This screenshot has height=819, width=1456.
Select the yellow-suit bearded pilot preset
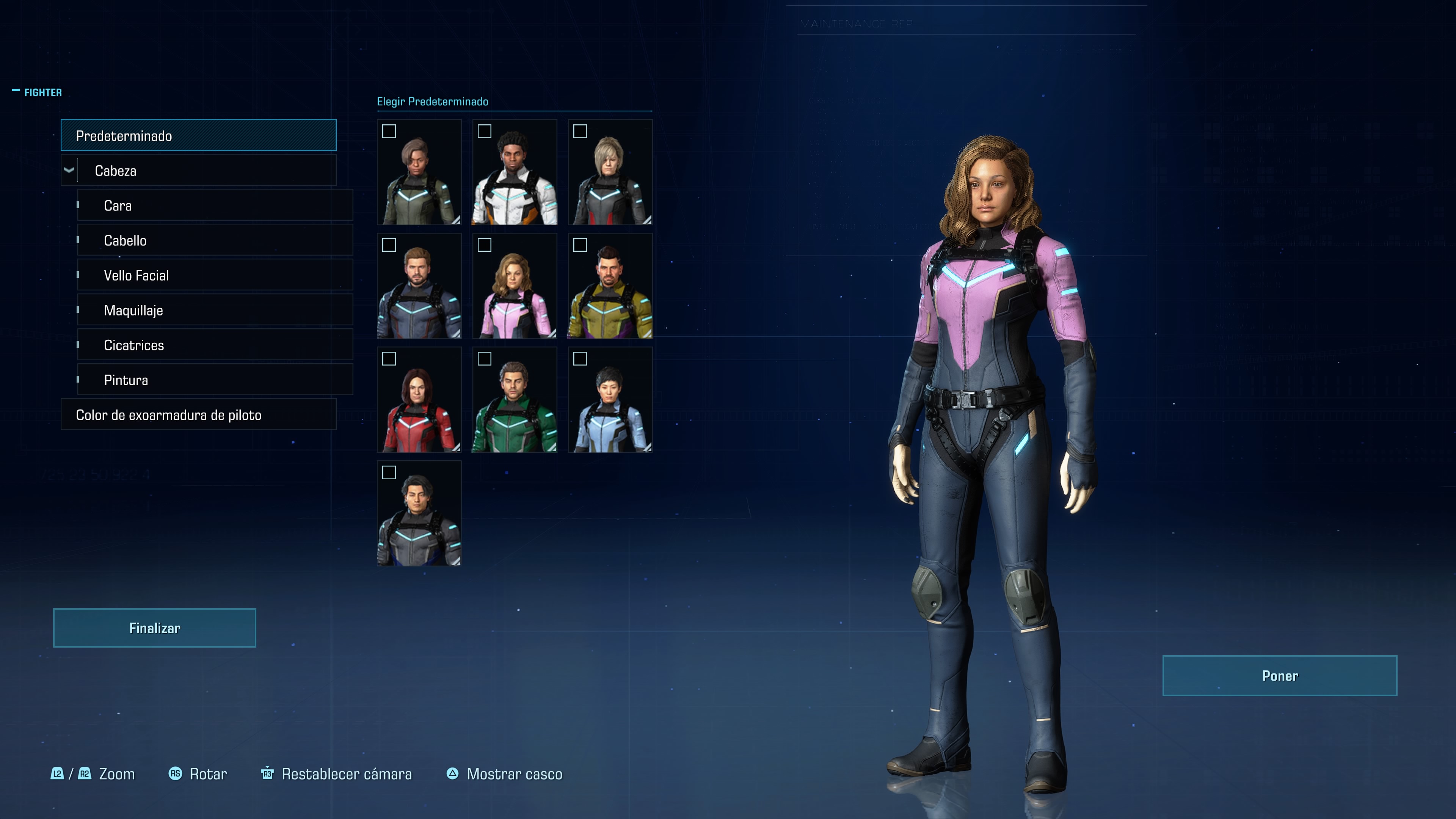[x=610, y=286]
